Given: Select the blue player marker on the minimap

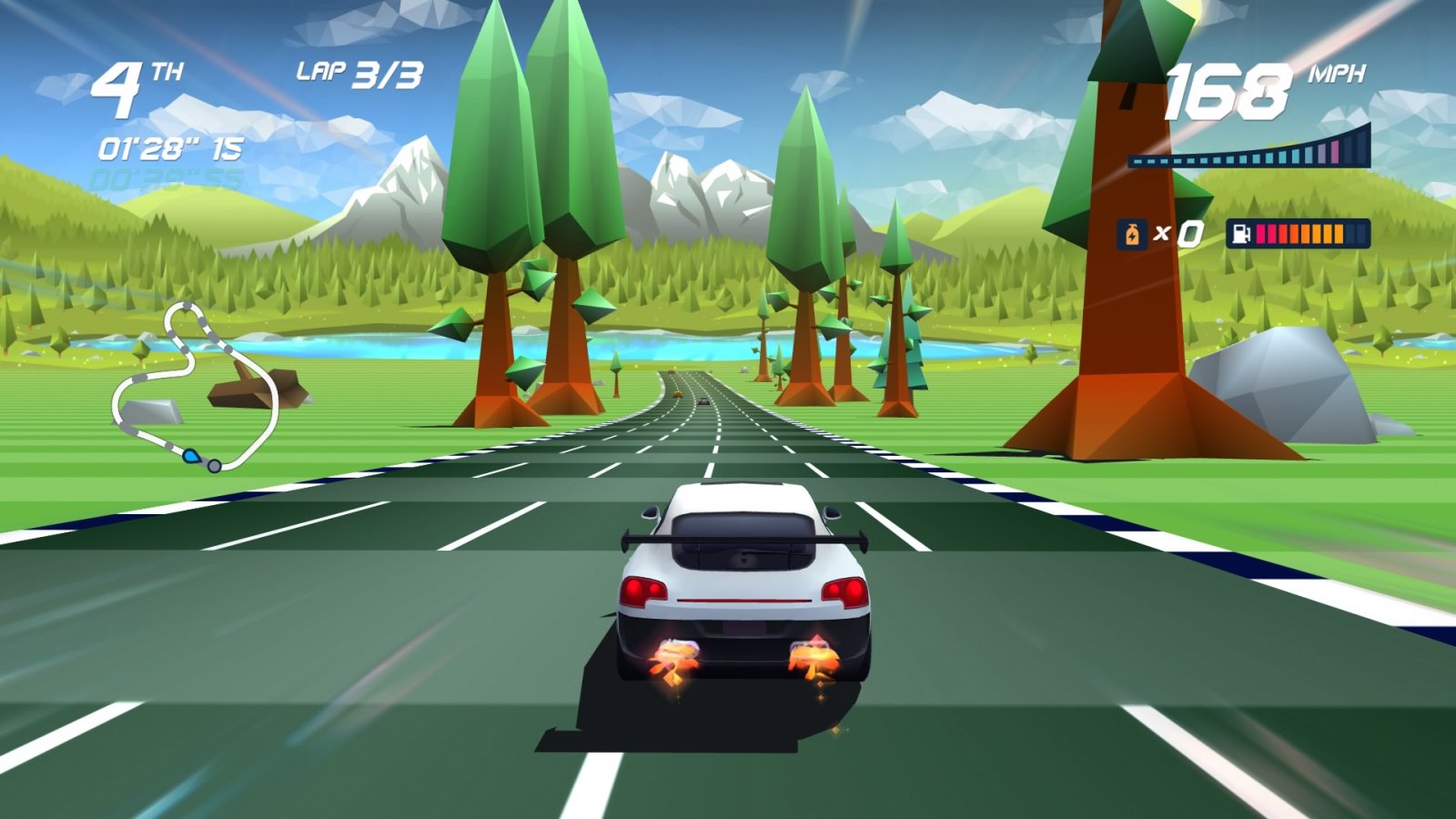Looking at the screenshot, I should click(x=192, y=456).
